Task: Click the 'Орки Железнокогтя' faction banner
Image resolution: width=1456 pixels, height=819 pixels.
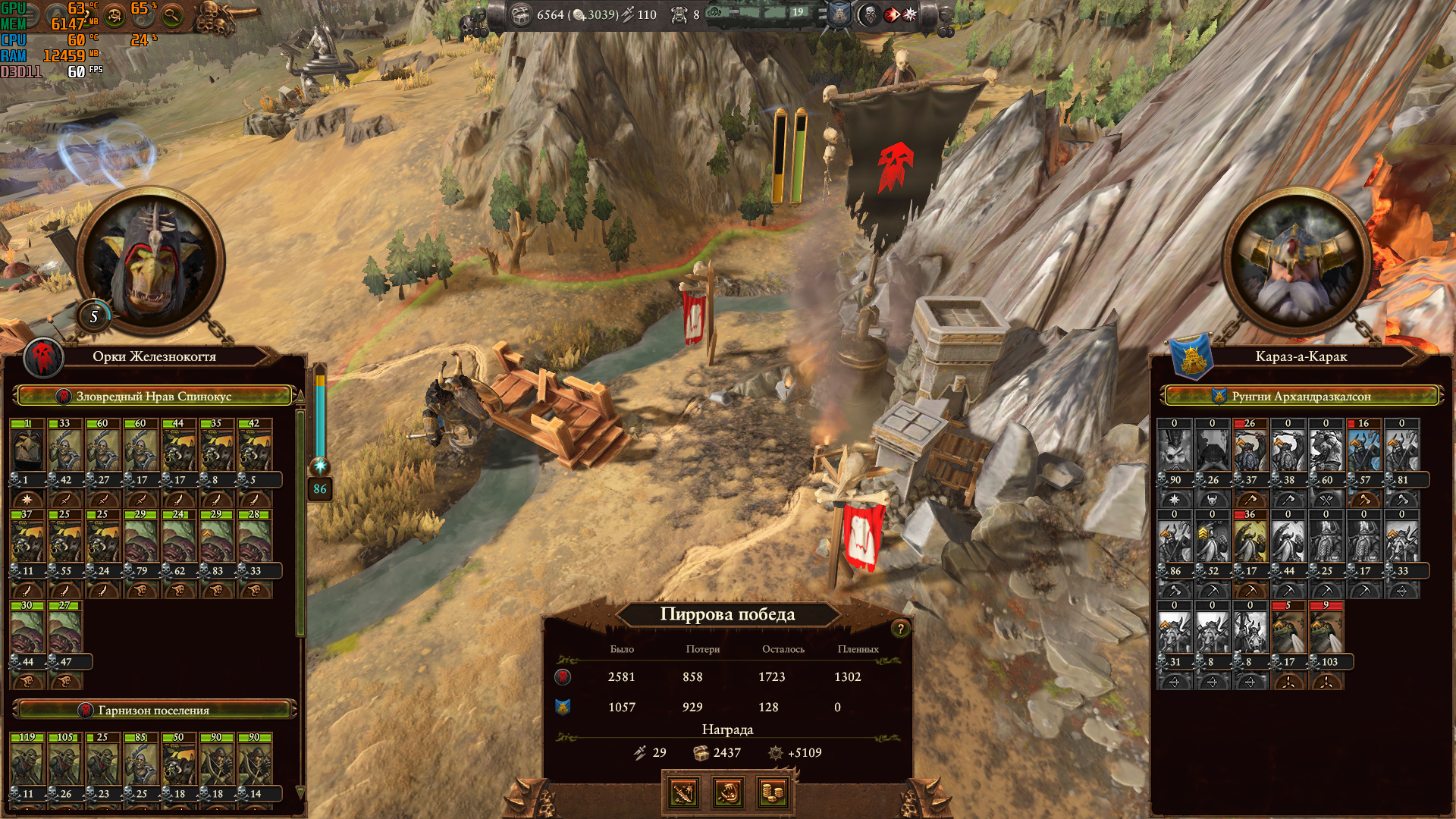Action: point(154,356)
